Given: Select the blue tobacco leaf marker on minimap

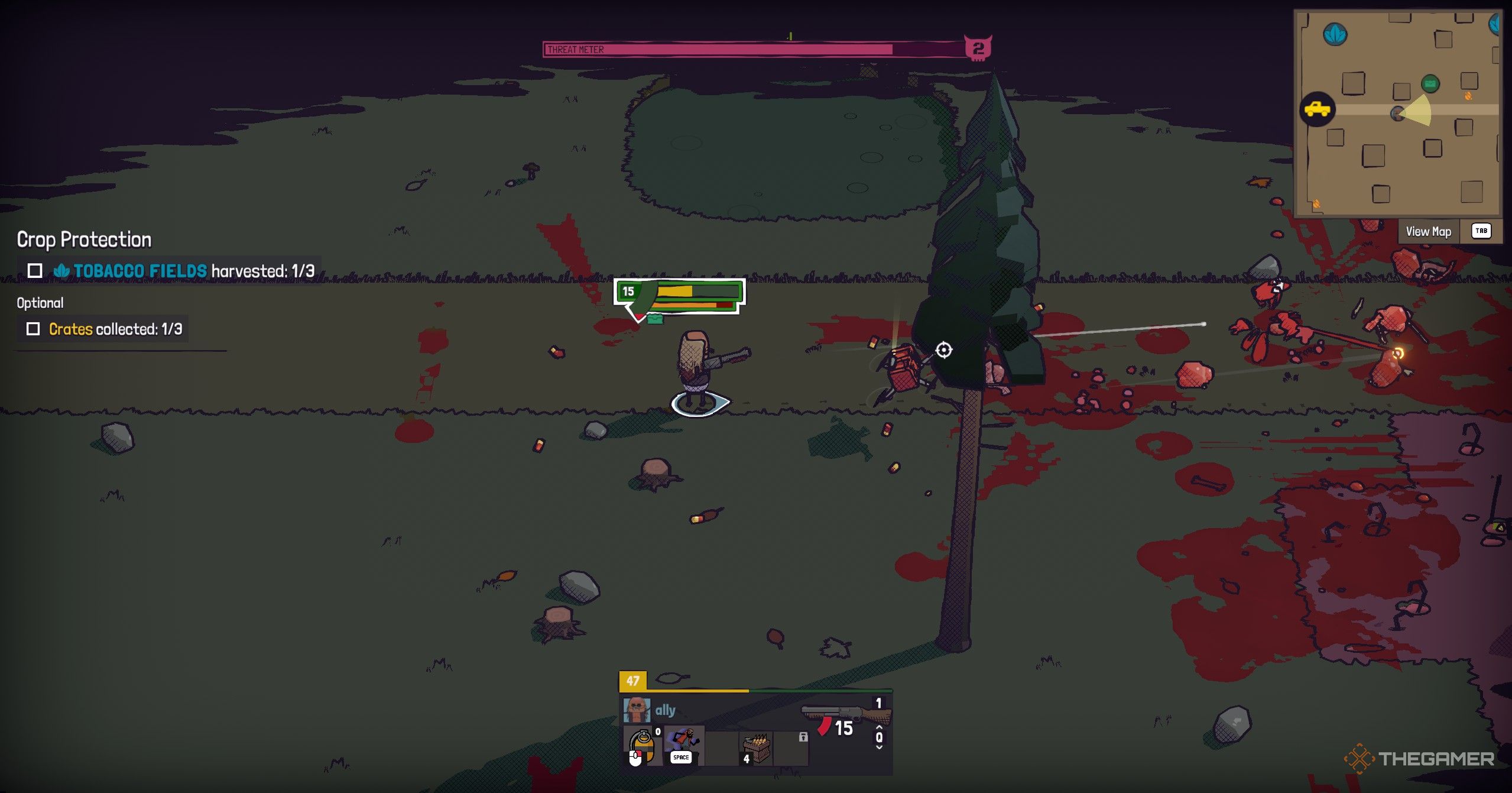Looking at the screenshot, I should 1335,35.
